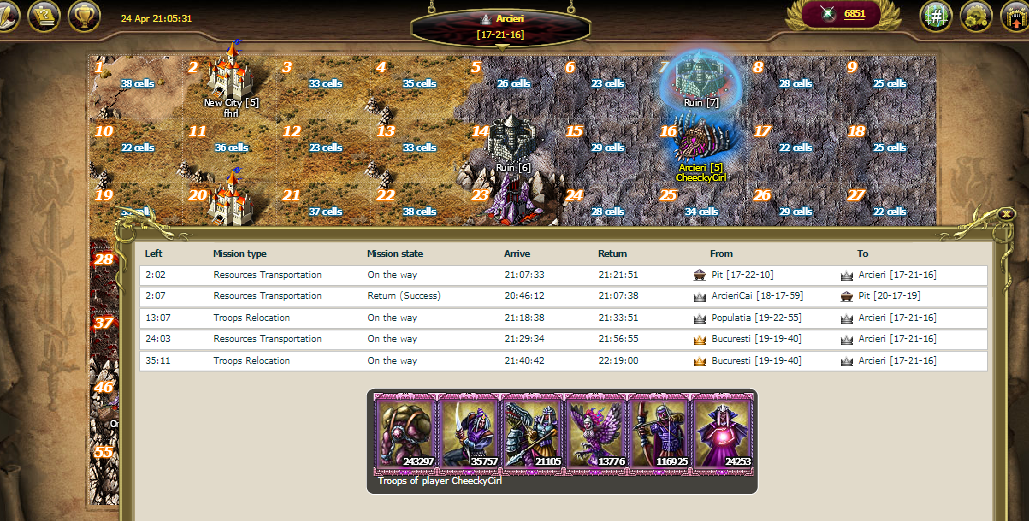Open the scroll icon in top bar

[43, 16]
